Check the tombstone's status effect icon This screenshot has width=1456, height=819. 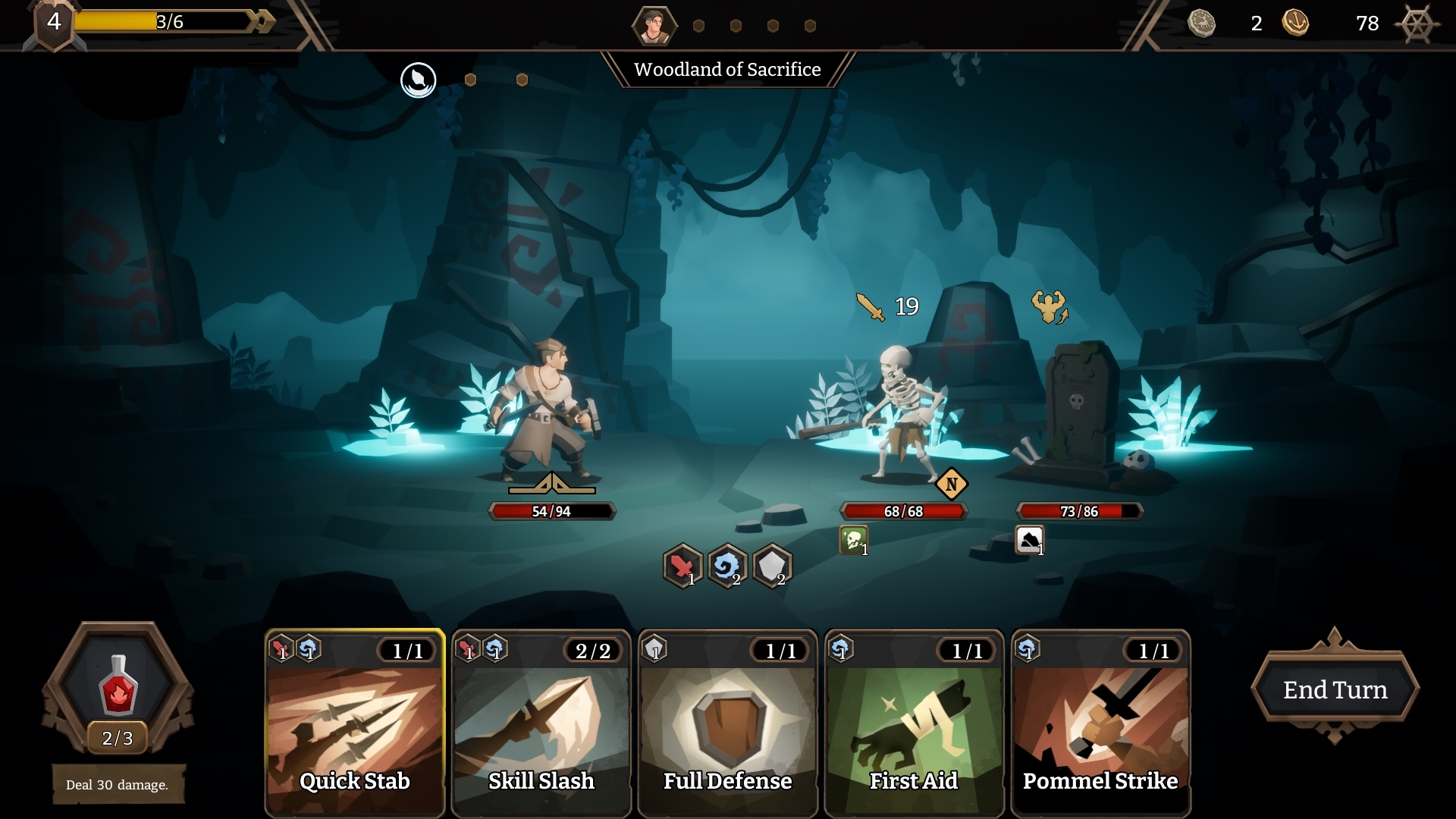click(x=1029, y=541)
